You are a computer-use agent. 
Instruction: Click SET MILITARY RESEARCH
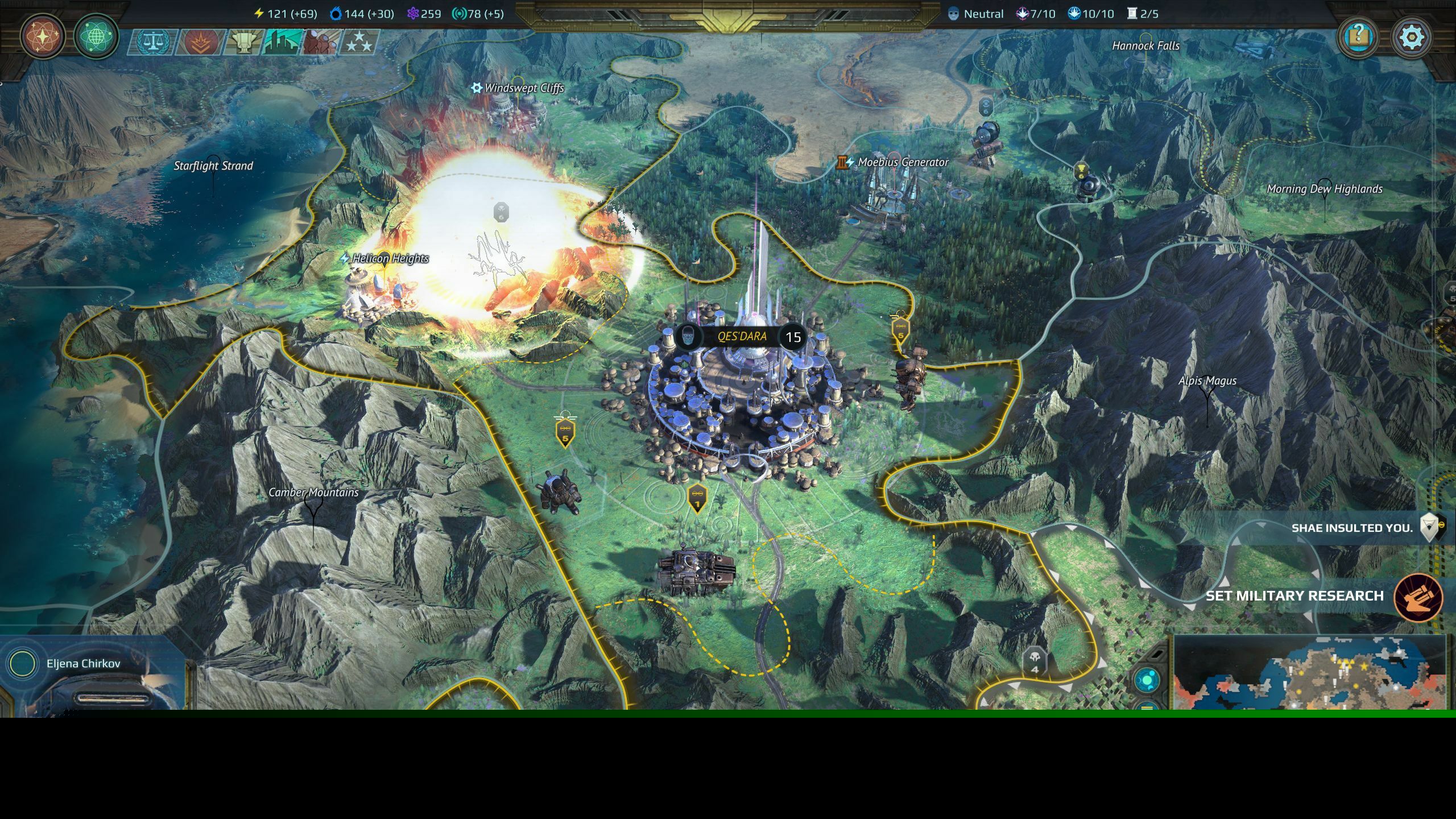pos(1308,596)
